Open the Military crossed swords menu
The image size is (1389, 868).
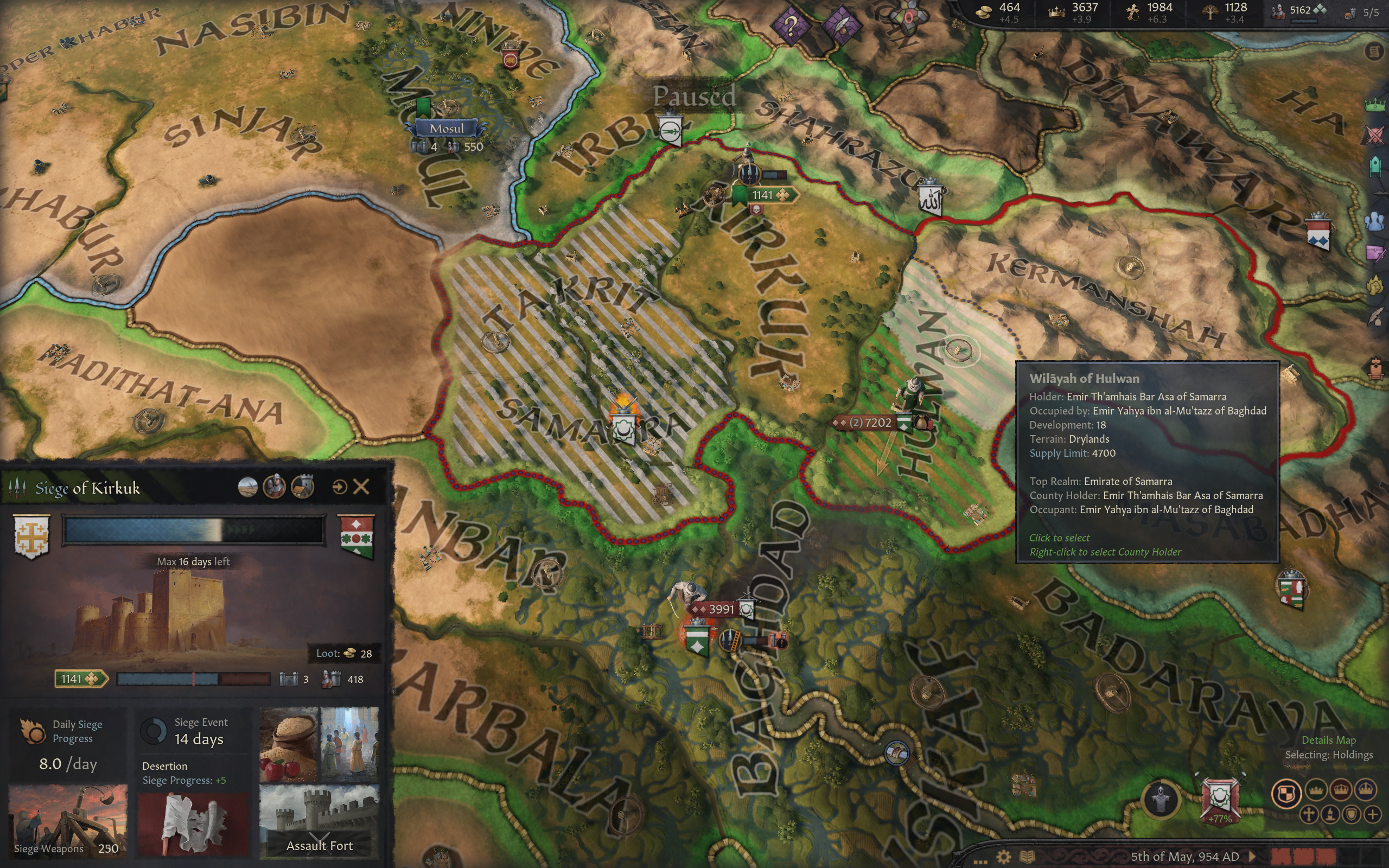(x=1375, y=136)
